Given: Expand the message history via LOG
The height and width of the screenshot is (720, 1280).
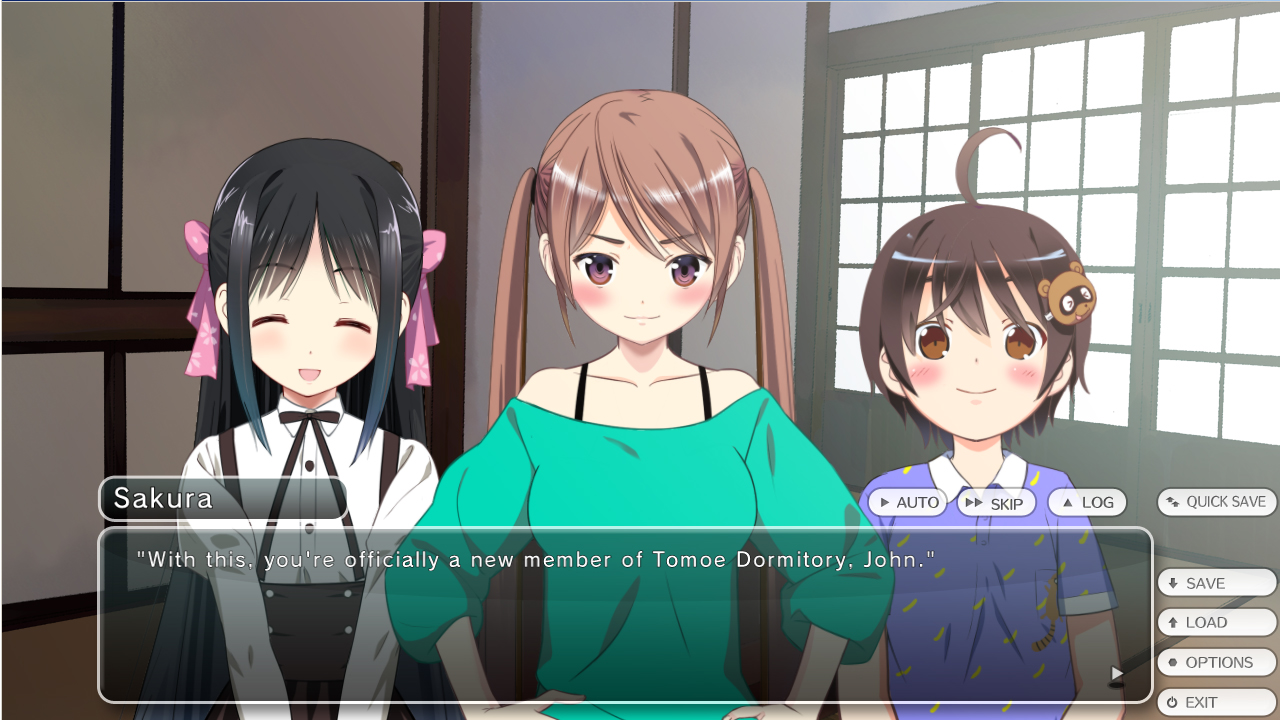Looking at the screenshot, I should tap(1087, 502).
